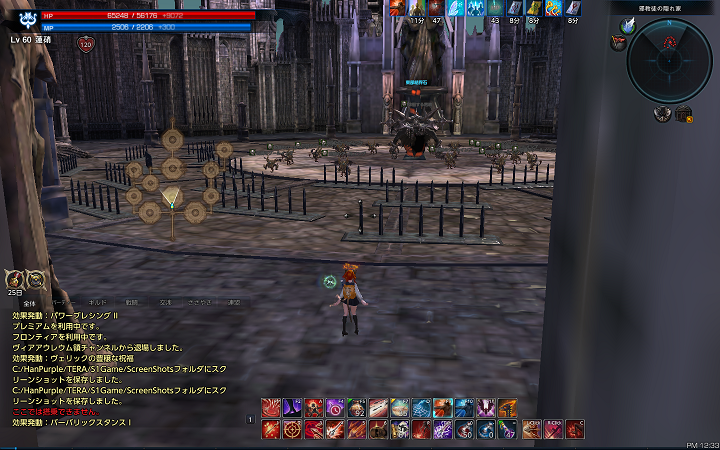Open the ギルド chat tab
Viewport: 720px width, 450px height.
point(98,301)
